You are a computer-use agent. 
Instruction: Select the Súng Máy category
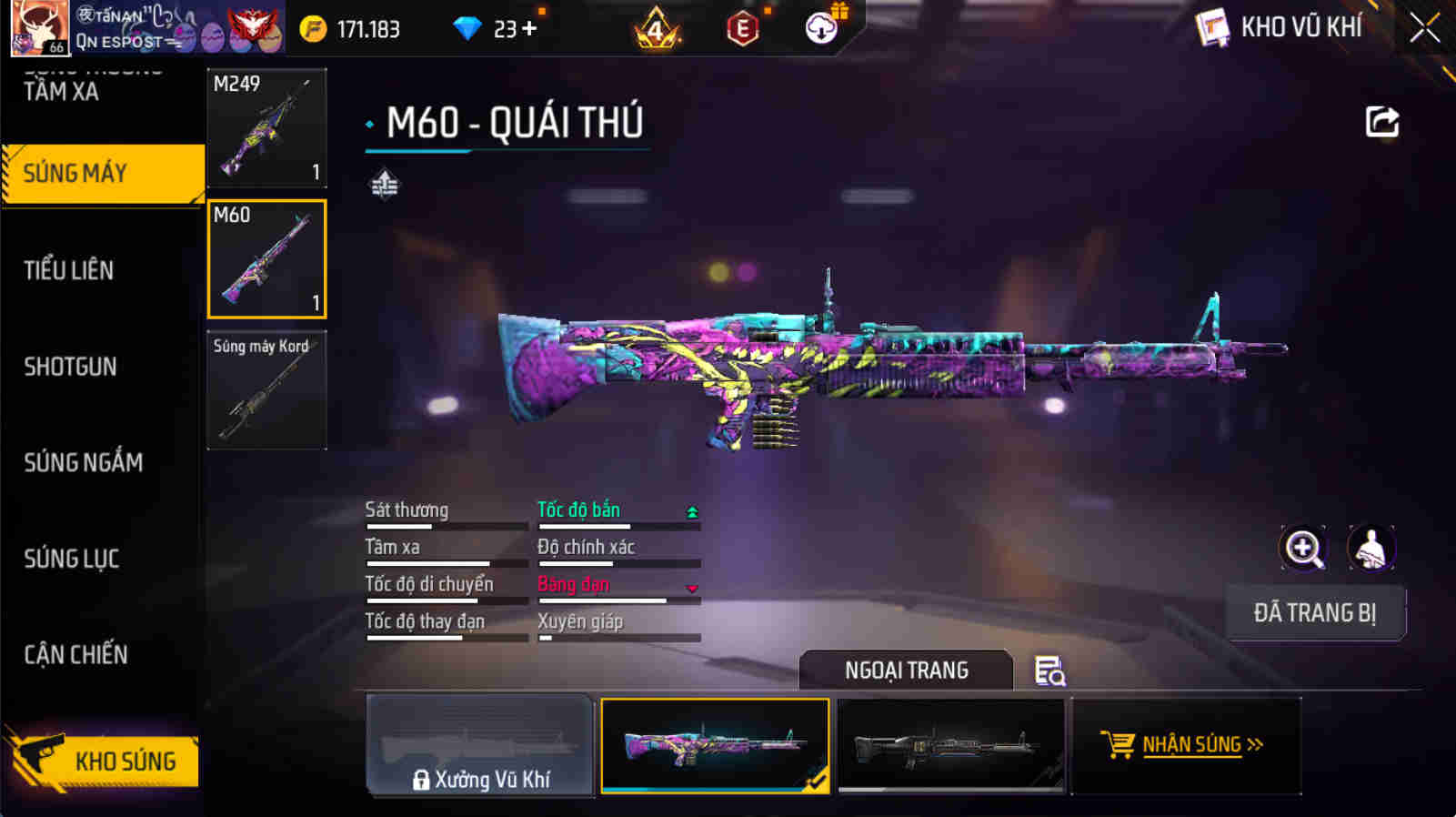coord(102,173)
